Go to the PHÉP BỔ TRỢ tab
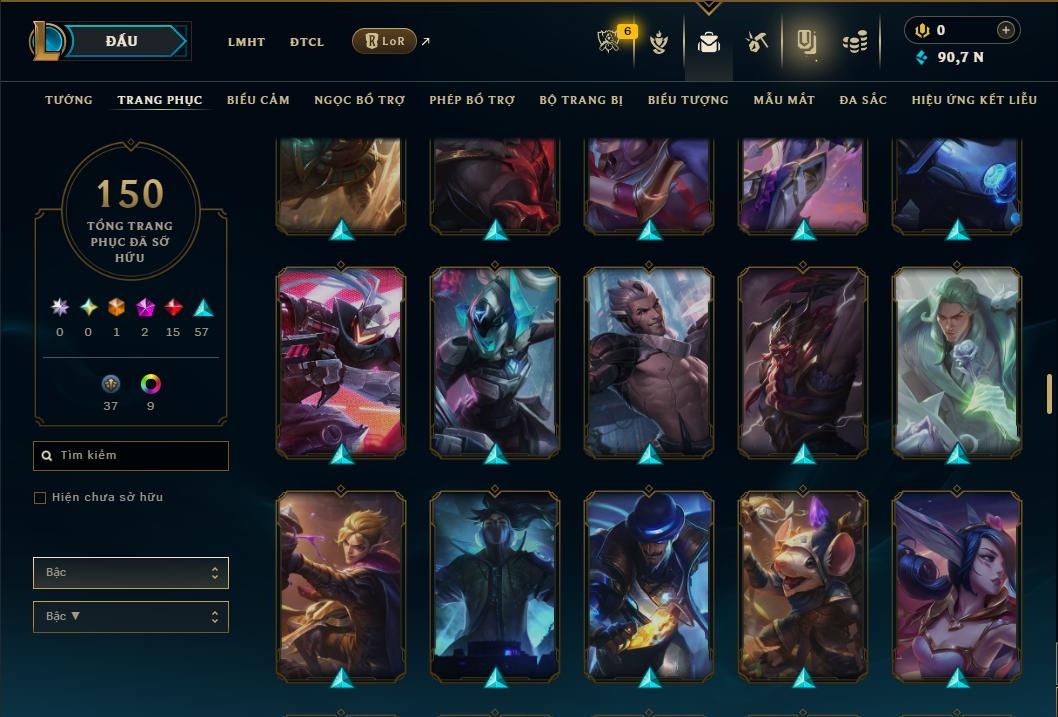 pyautogui.click(x=472, y=100)
